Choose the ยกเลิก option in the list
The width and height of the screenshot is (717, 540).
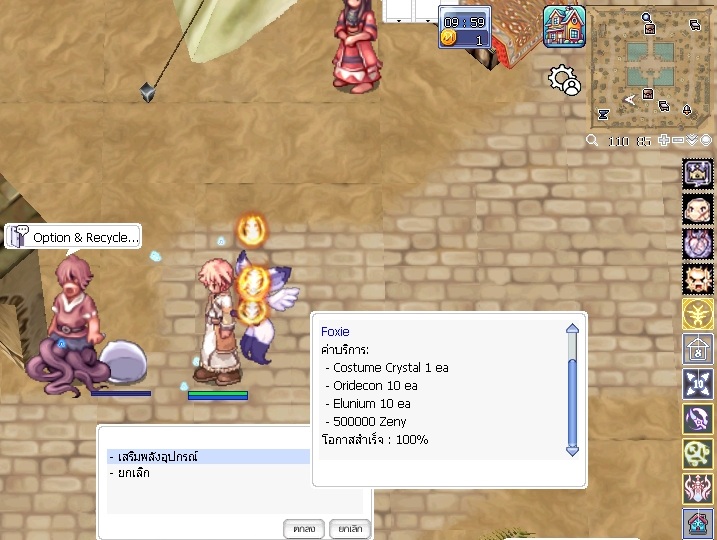pyautogui.click(x=130, y=473)
